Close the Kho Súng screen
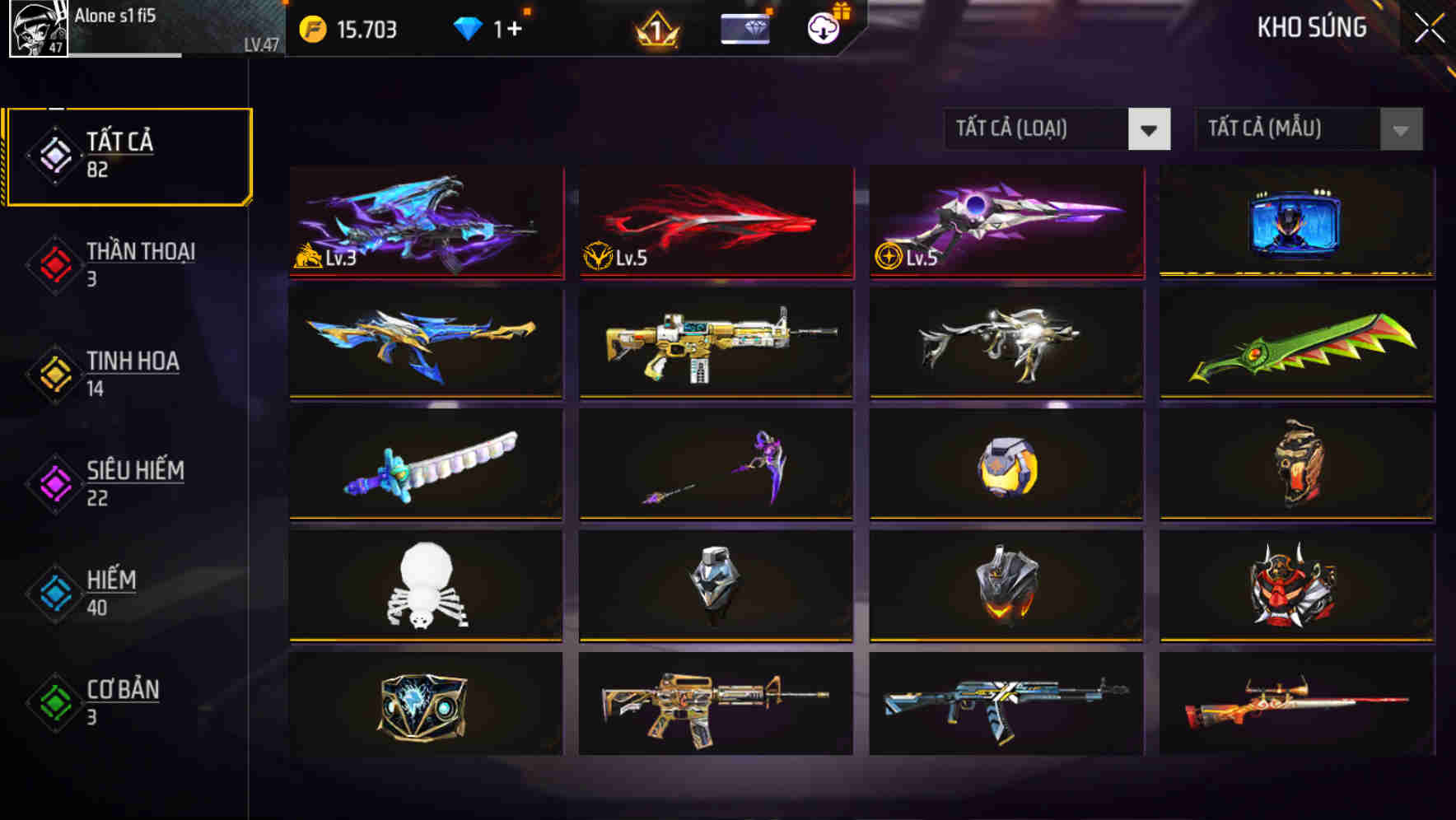 point(1430,26)
